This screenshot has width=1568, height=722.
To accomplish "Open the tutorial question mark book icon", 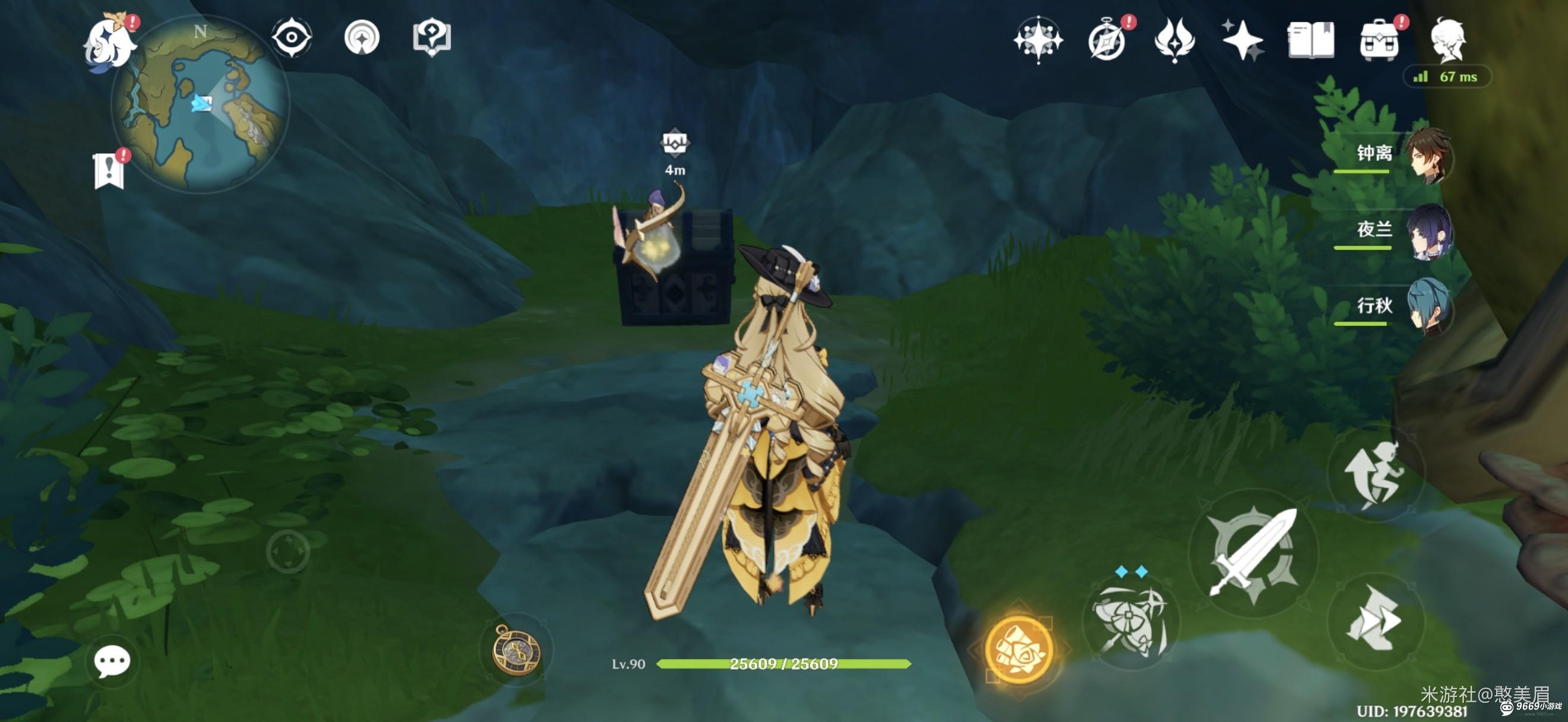I will (432, 38).
